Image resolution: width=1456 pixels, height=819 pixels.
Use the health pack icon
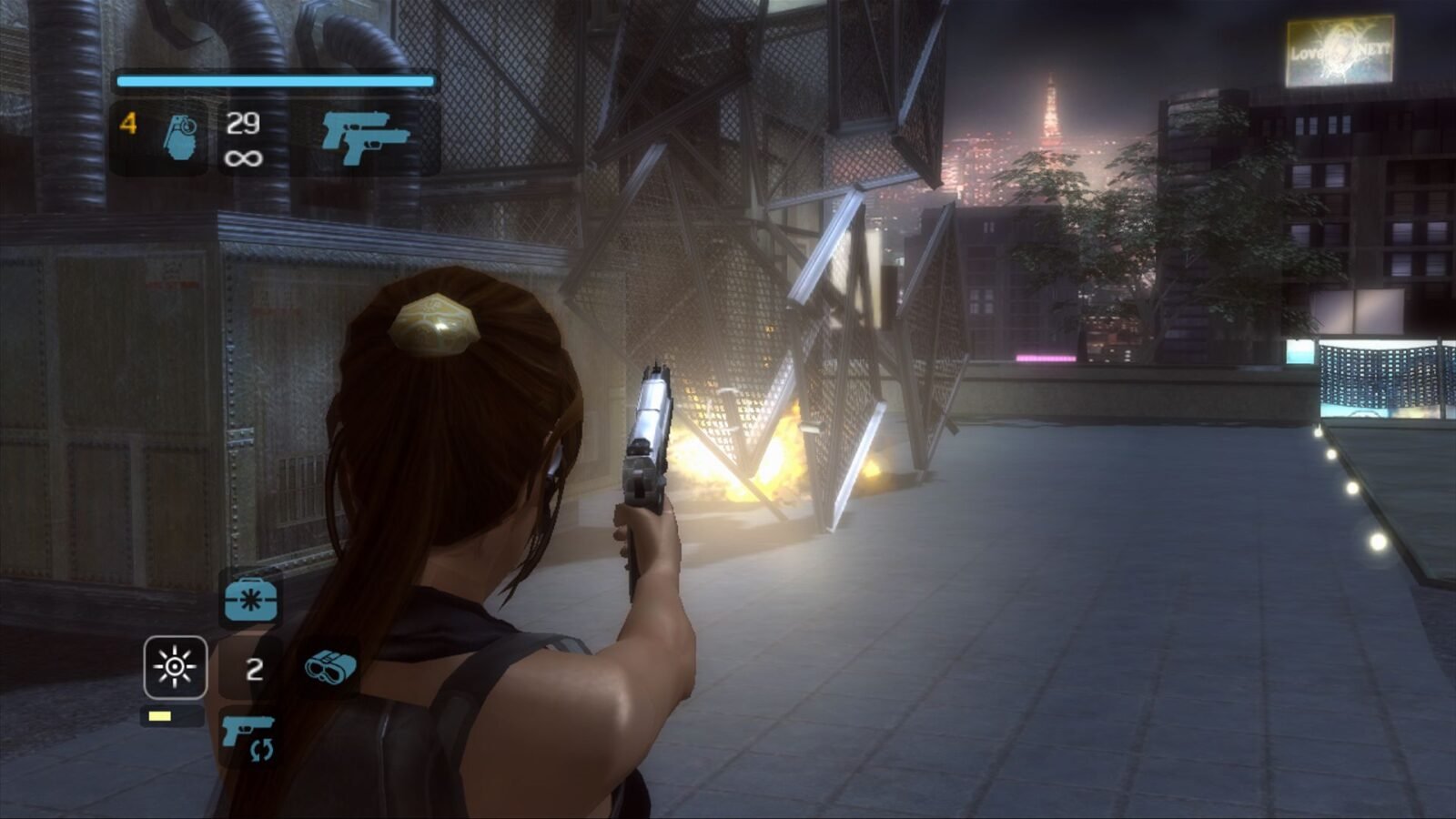click(x=250, y=598)
